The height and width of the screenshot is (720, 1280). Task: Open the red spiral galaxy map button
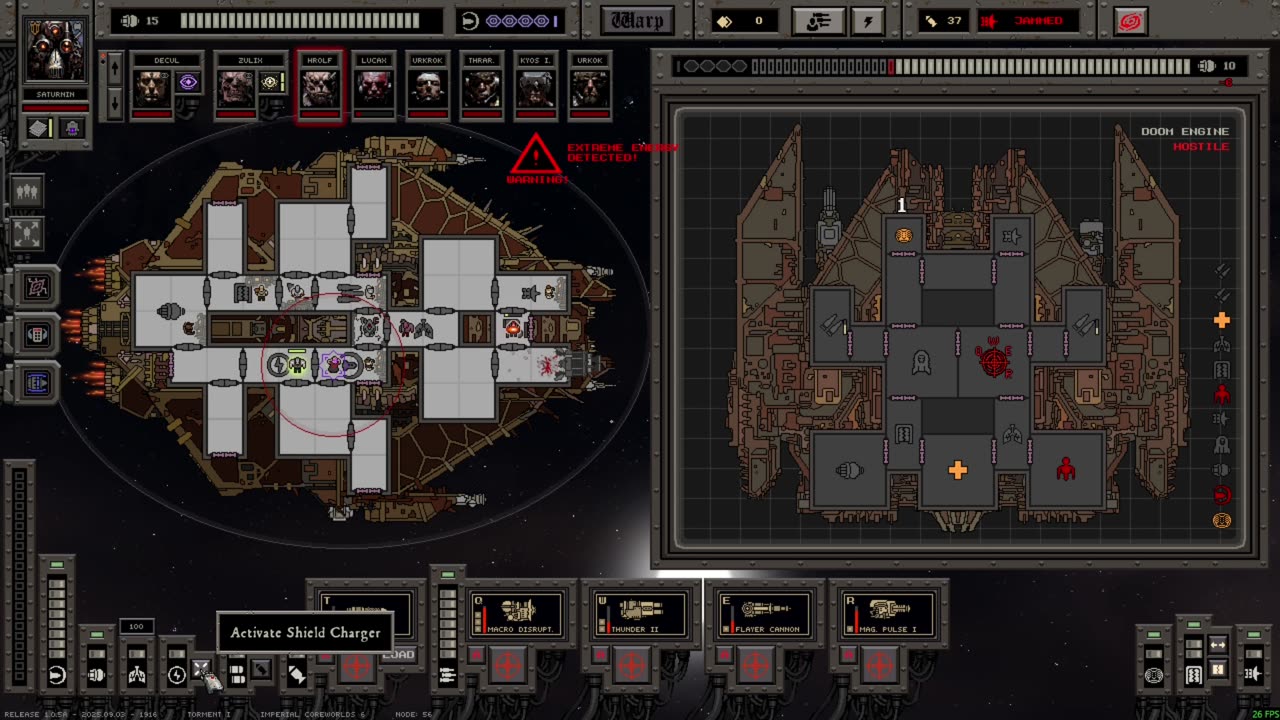pyautogui.click(x=1130, y=21)
